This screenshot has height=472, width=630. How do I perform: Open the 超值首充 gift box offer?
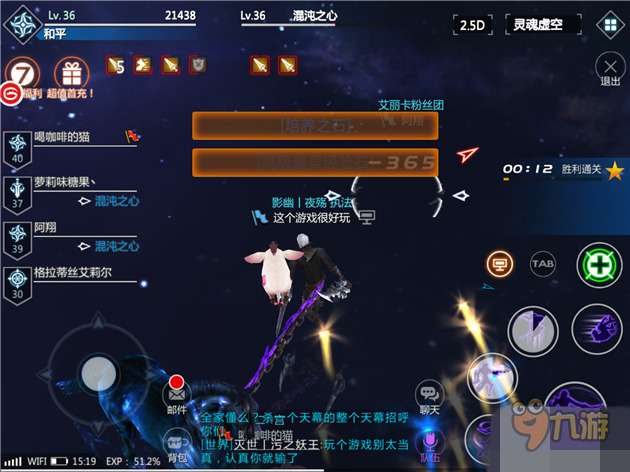(x=71, y=75)
